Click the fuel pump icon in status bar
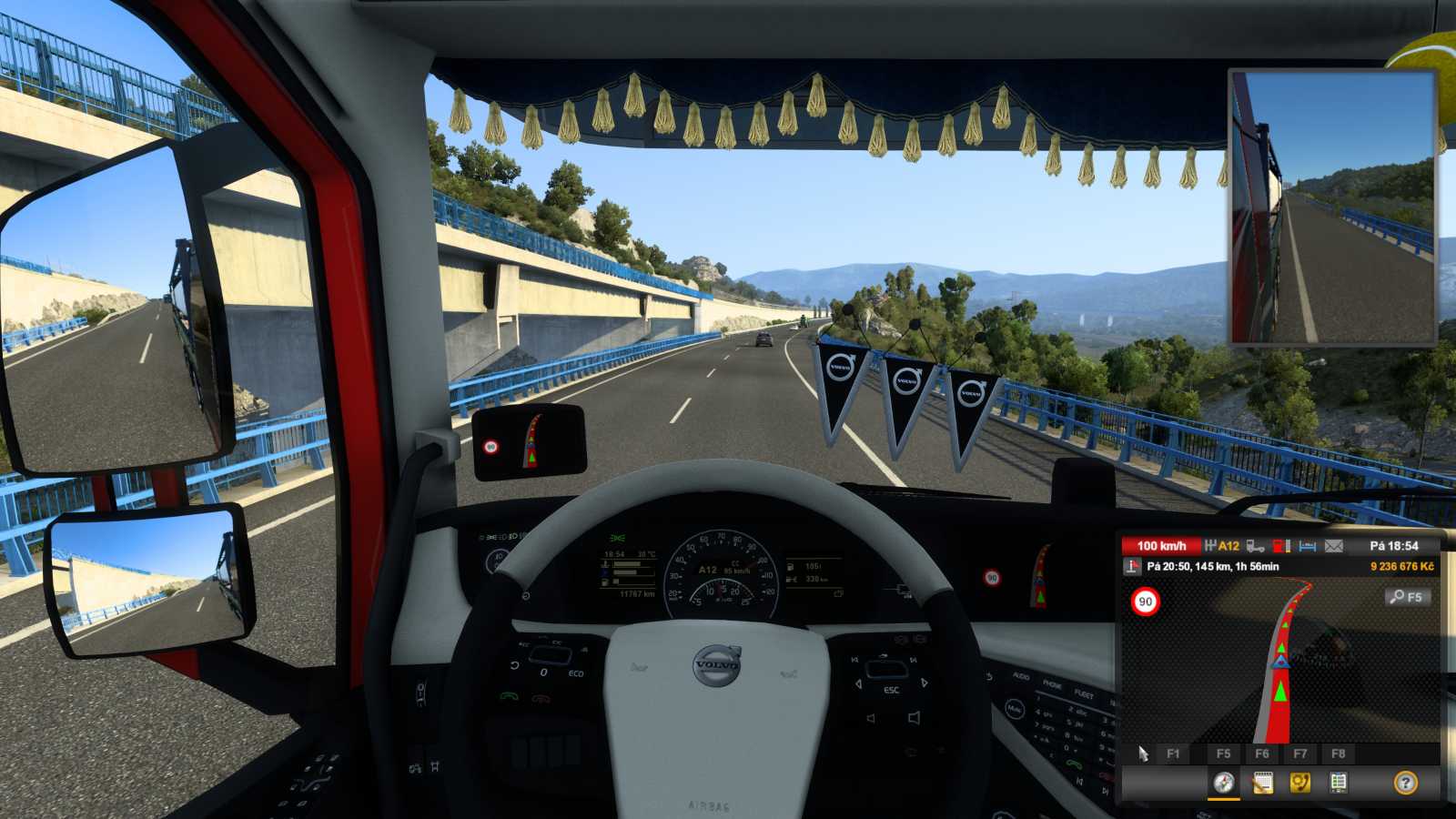The image size is (1456, 819). pos(1279,546)
